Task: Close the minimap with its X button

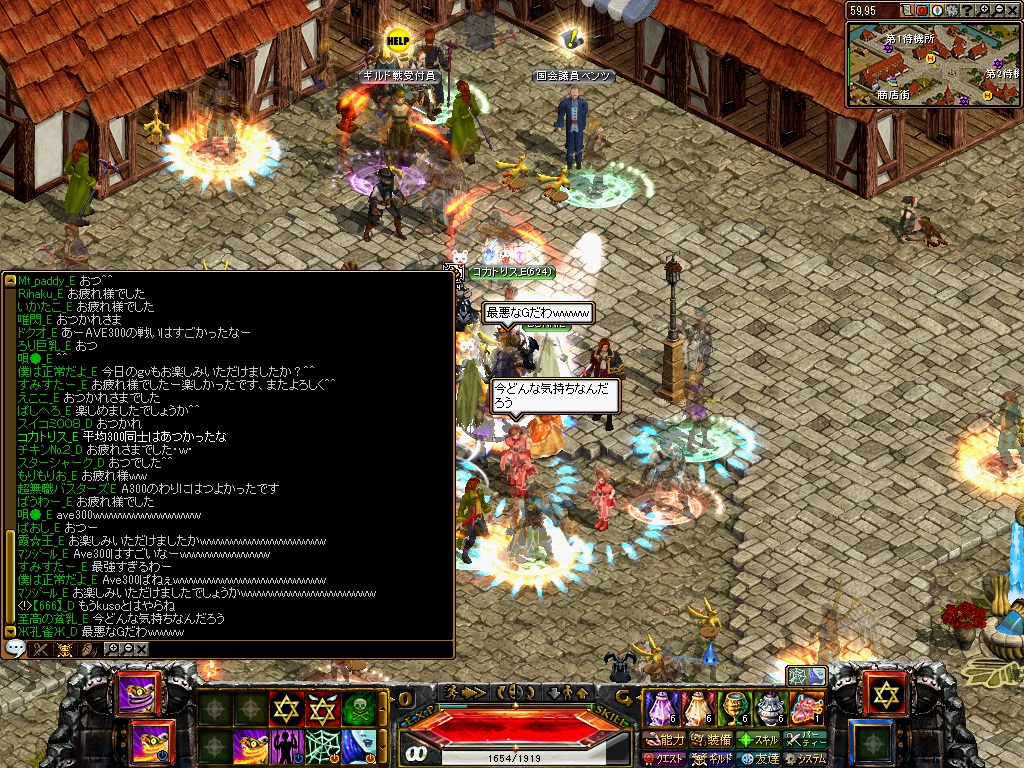Action: 1012,10
